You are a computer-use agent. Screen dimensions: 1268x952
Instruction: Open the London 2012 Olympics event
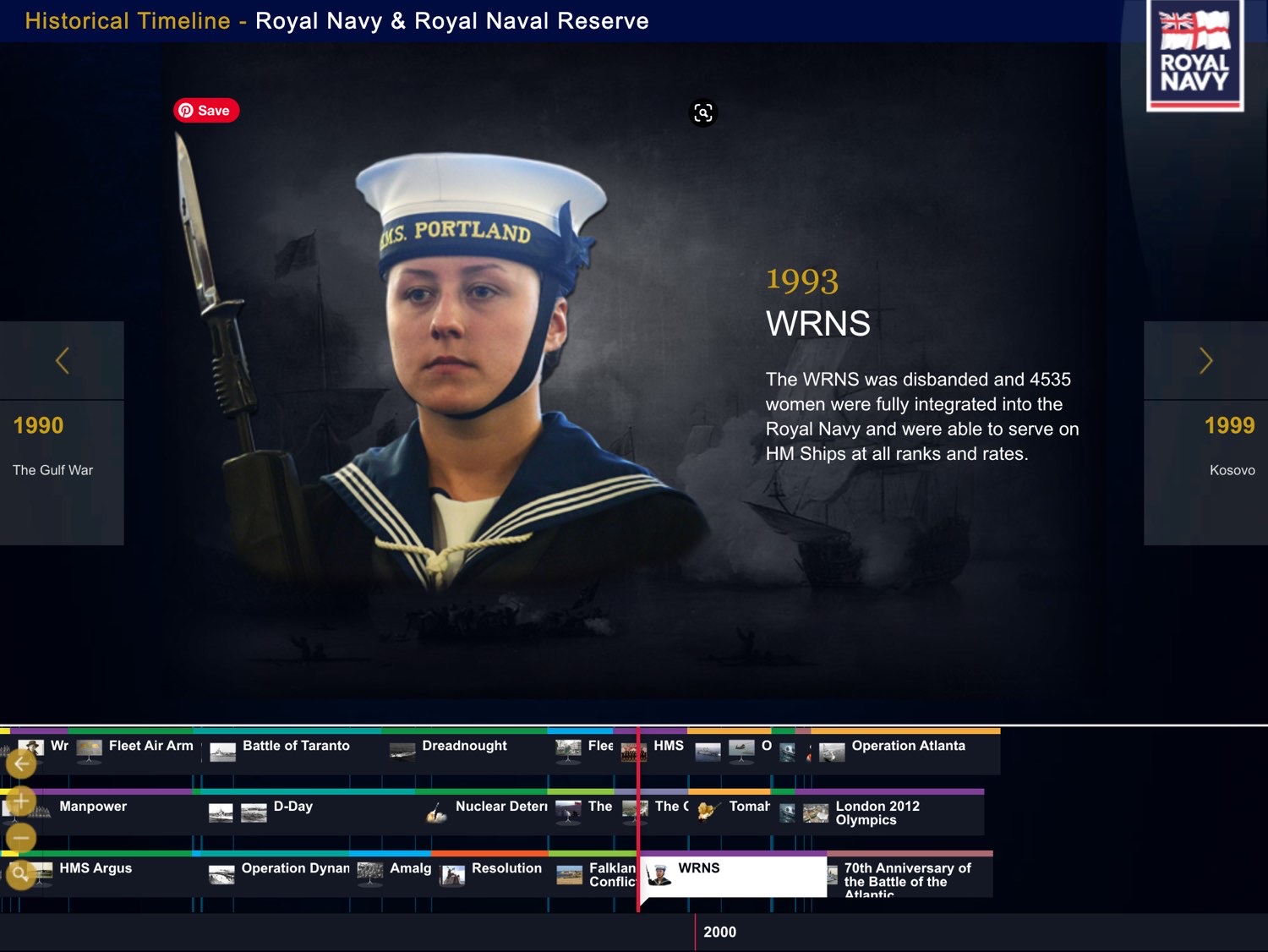877,813
